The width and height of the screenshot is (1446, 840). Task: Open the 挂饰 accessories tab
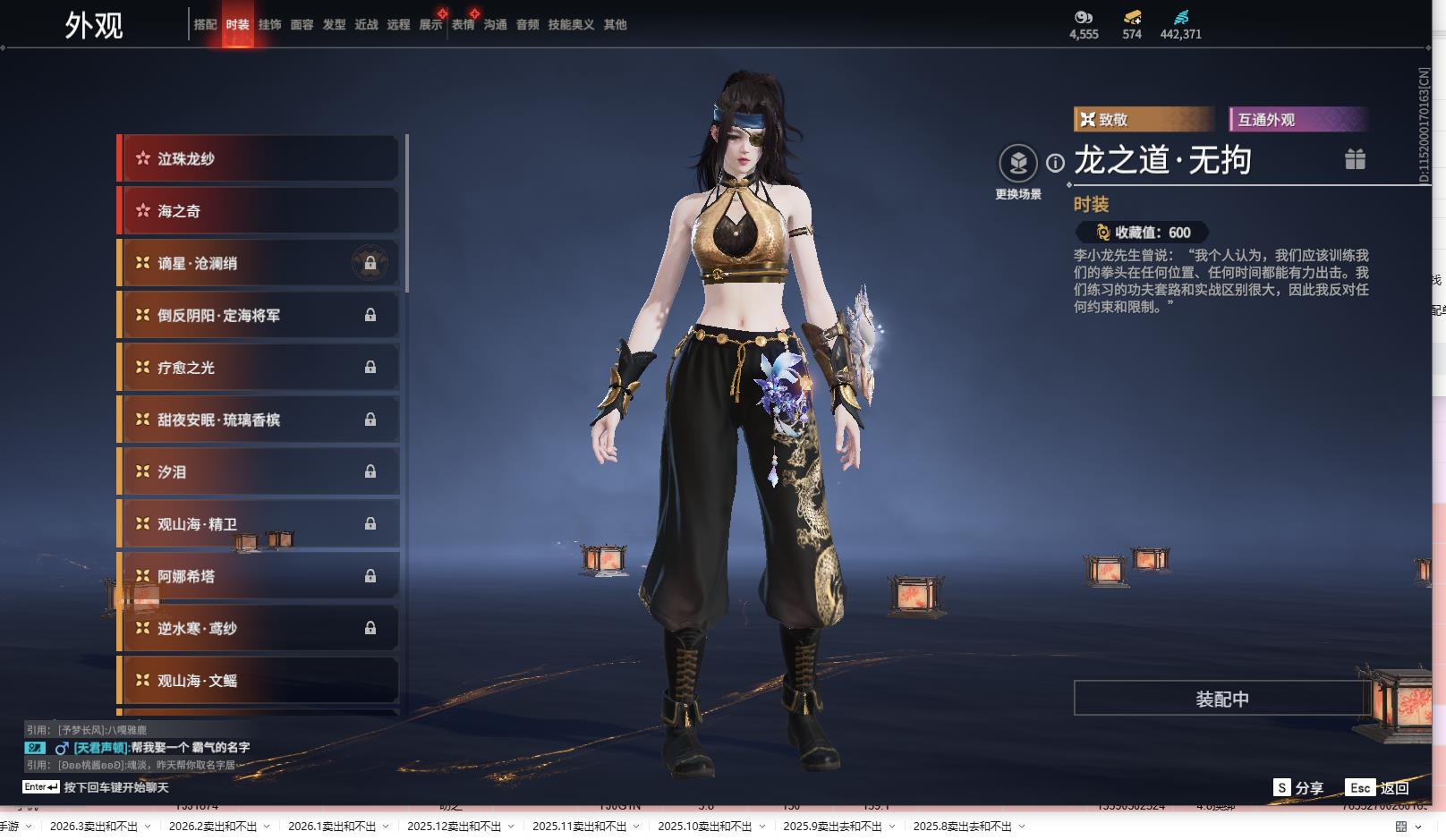point(269,25)
